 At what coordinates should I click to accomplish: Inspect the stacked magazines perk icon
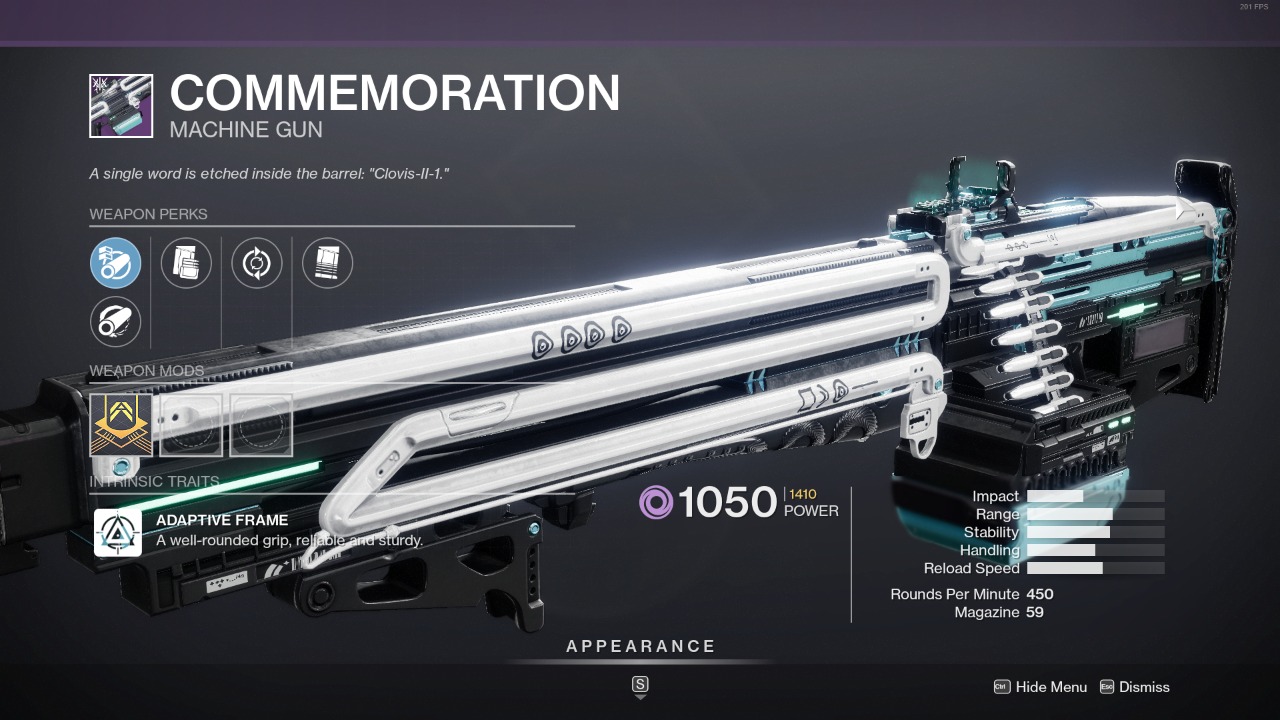(186, 263)
